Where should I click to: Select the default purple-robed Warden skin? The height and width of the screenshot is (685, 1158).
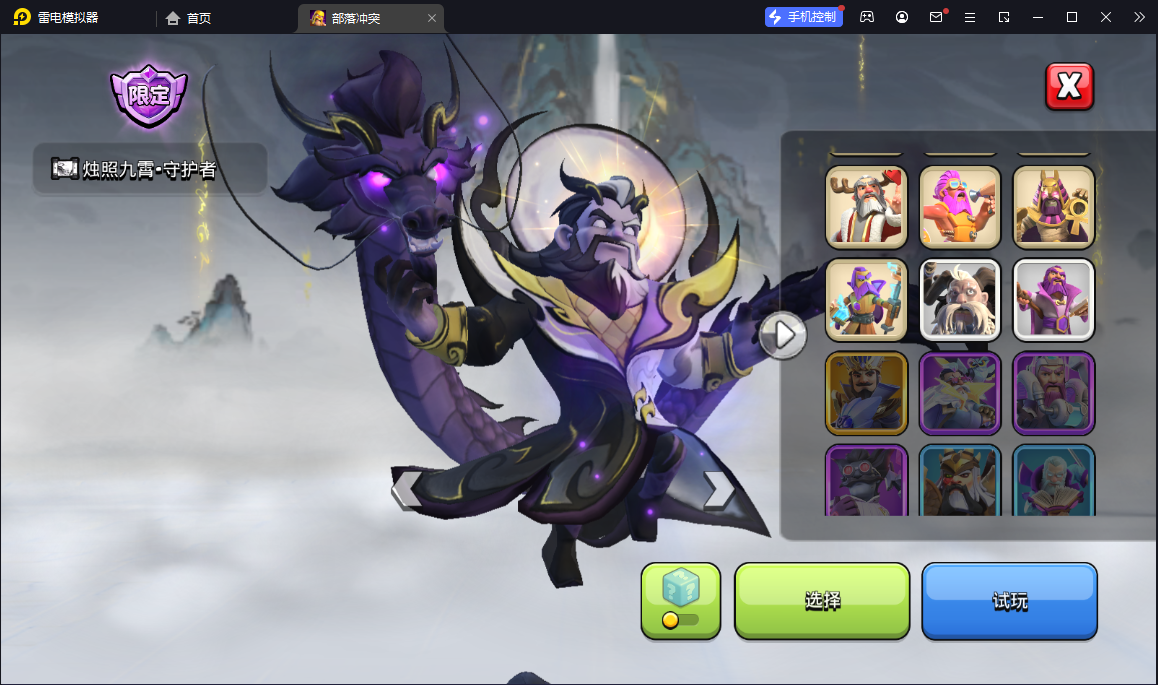[x=1053, y=300]
